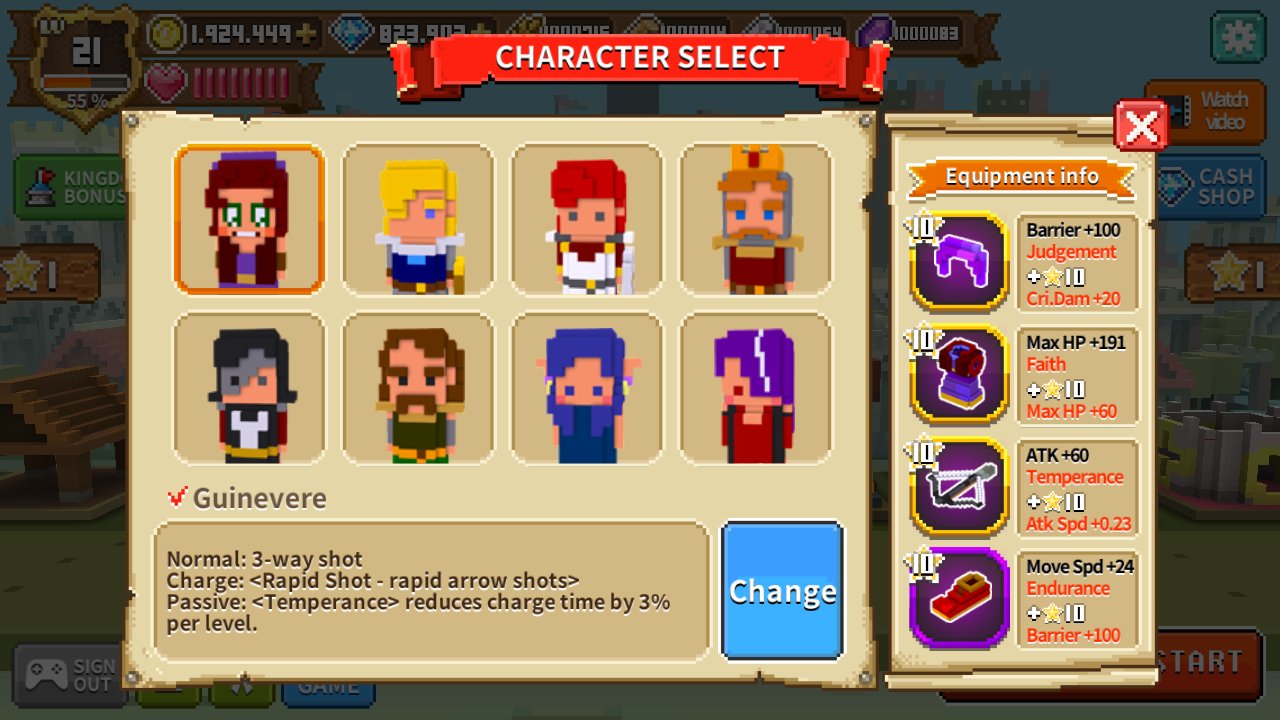Choose the blonde knight character
This screenshot has height=720, width=1280.
tap(418, 219)
